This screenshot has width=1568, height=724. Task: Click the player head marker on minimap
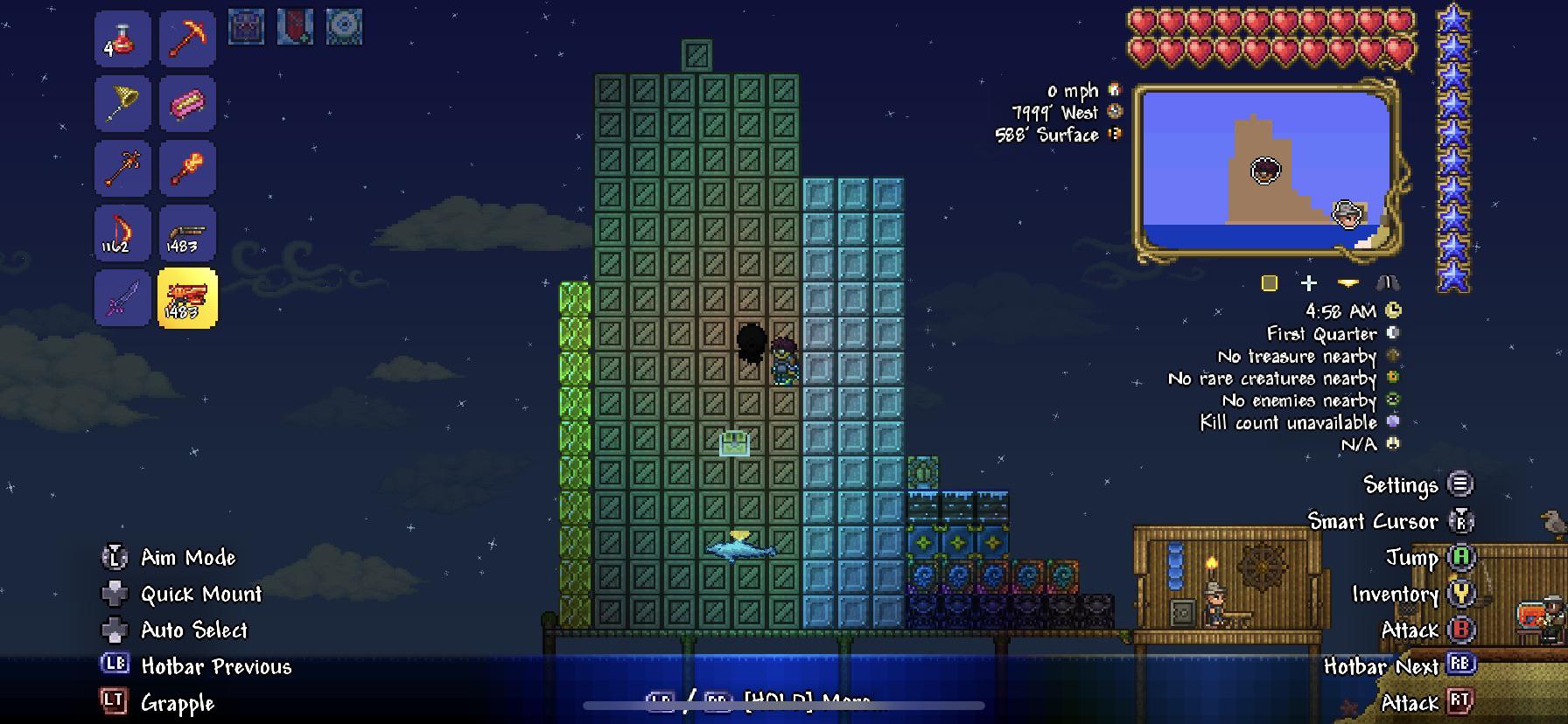[1265, 171]
